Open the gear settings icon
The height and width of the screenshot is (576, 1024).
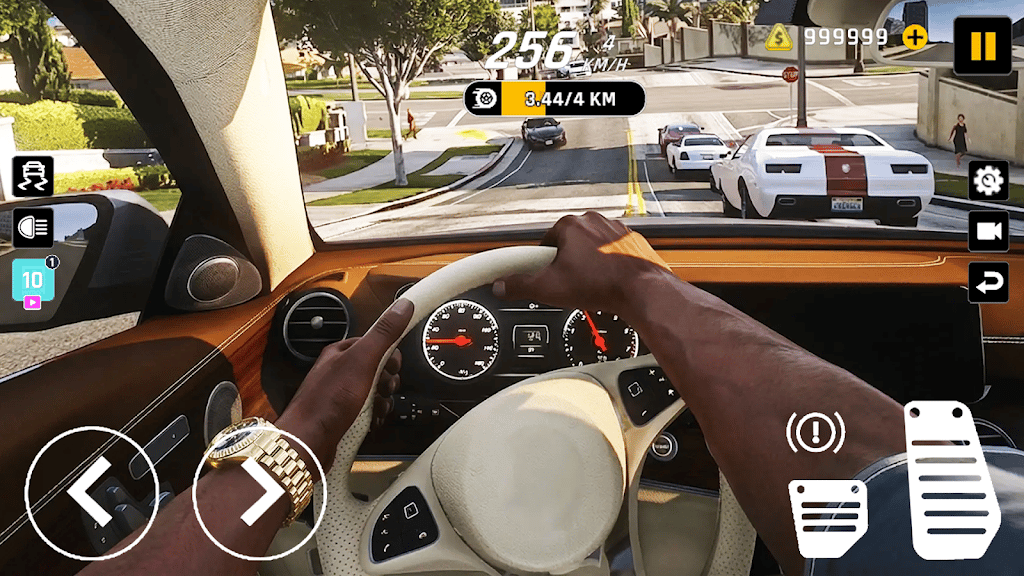pyautogui.click(x=988, y=180)
